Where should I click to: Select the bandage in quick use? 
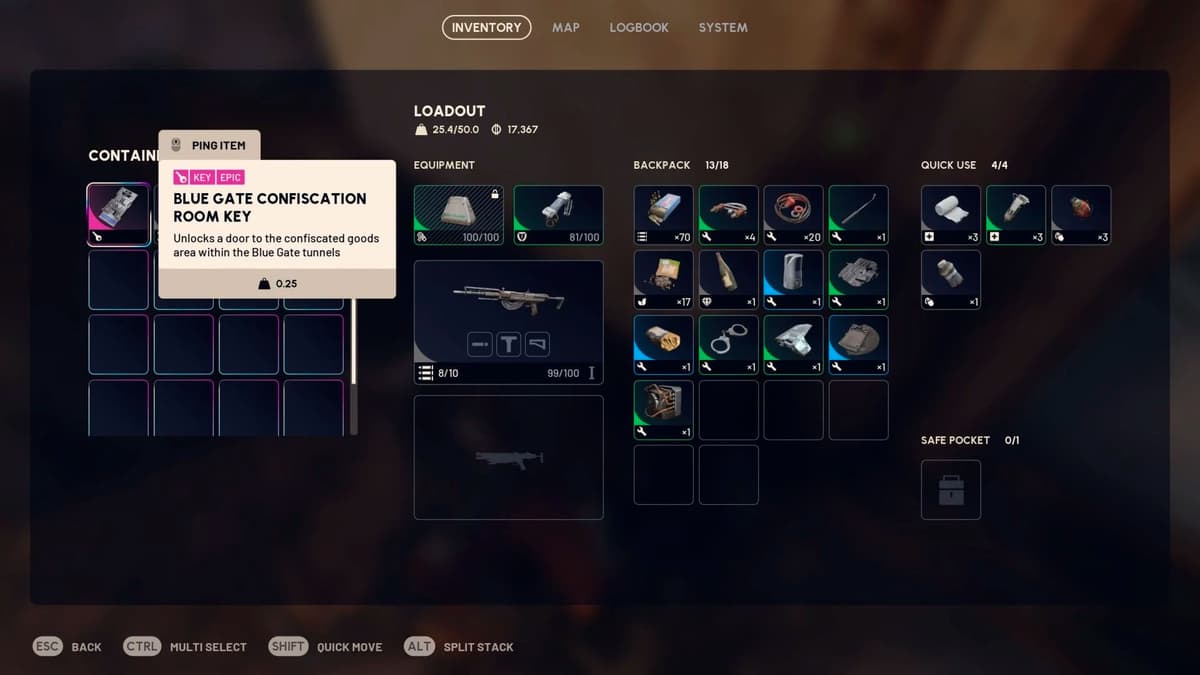coord(950,214)
